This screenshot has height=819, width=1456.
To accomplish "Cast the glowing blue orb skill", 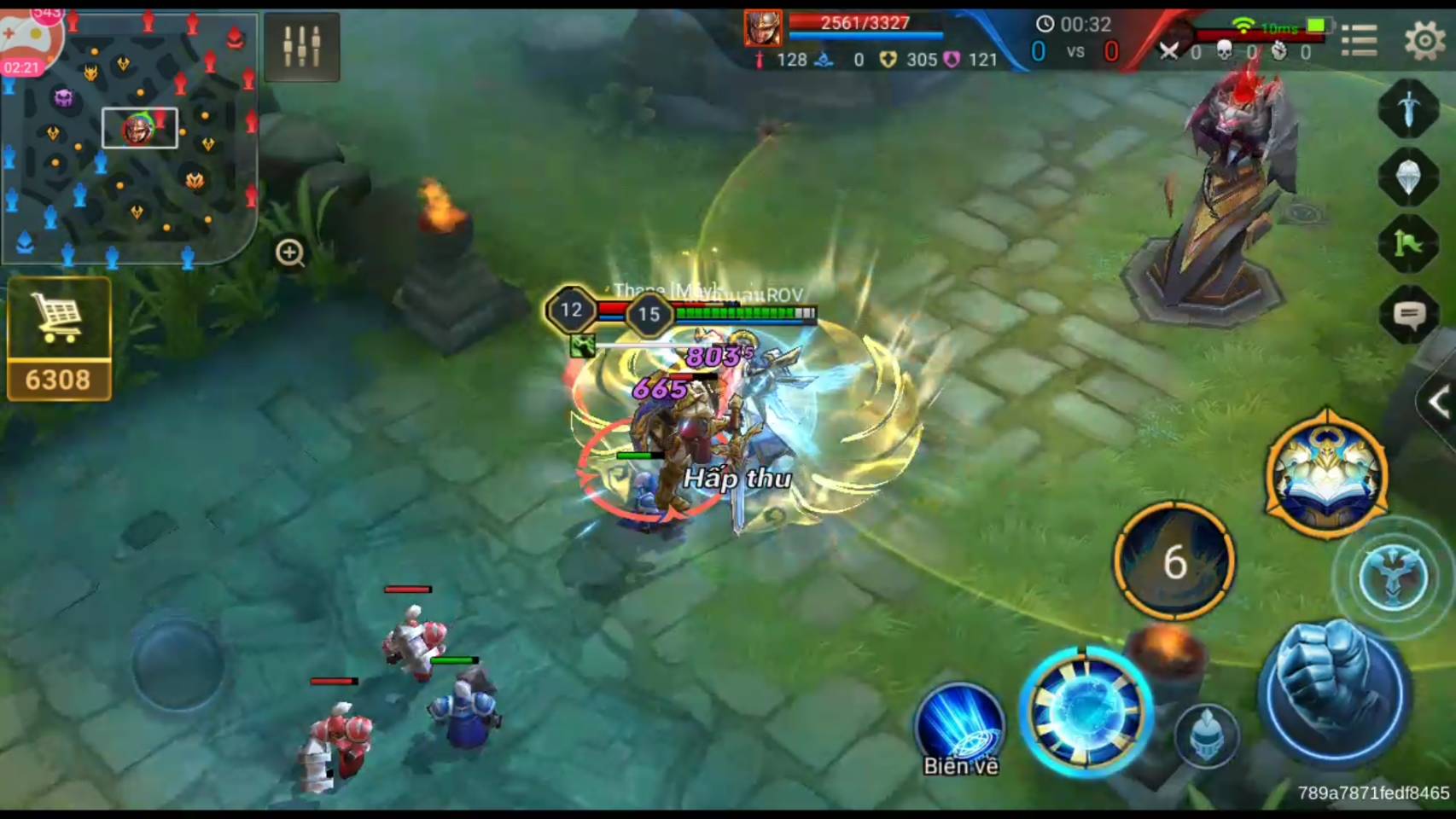I will (x=1086, y=712).
